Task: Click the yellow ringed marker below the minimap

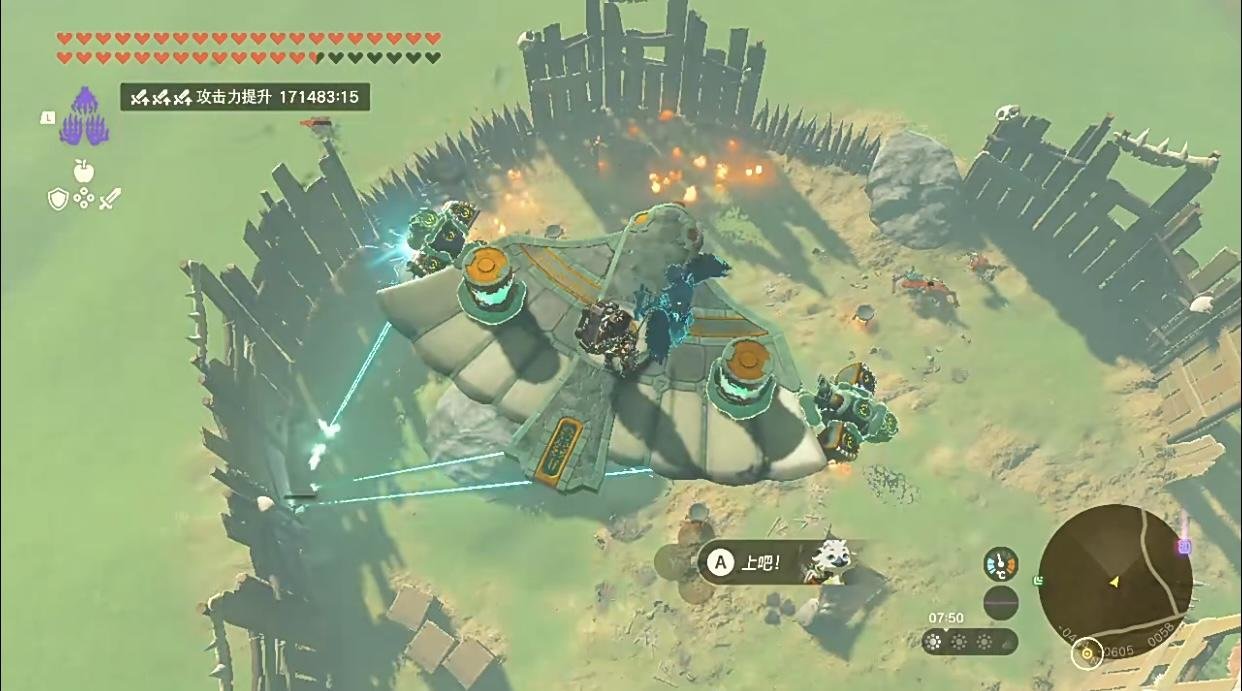Action: 1086,654
